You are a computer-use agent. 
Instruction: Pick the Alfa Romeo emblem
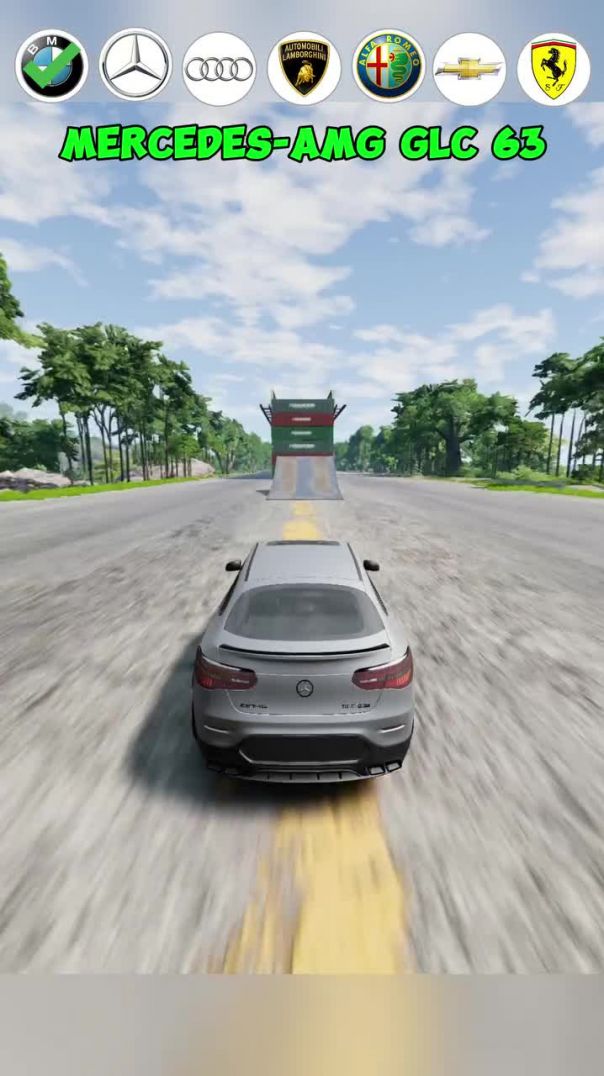(389, 67)
